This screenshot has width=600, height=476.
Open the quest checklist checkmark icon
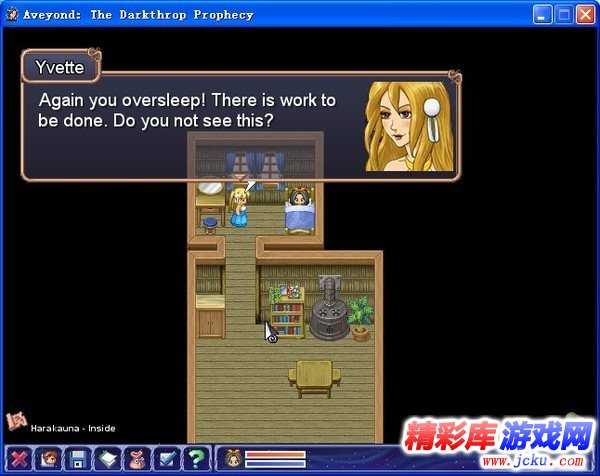[167, 459]
